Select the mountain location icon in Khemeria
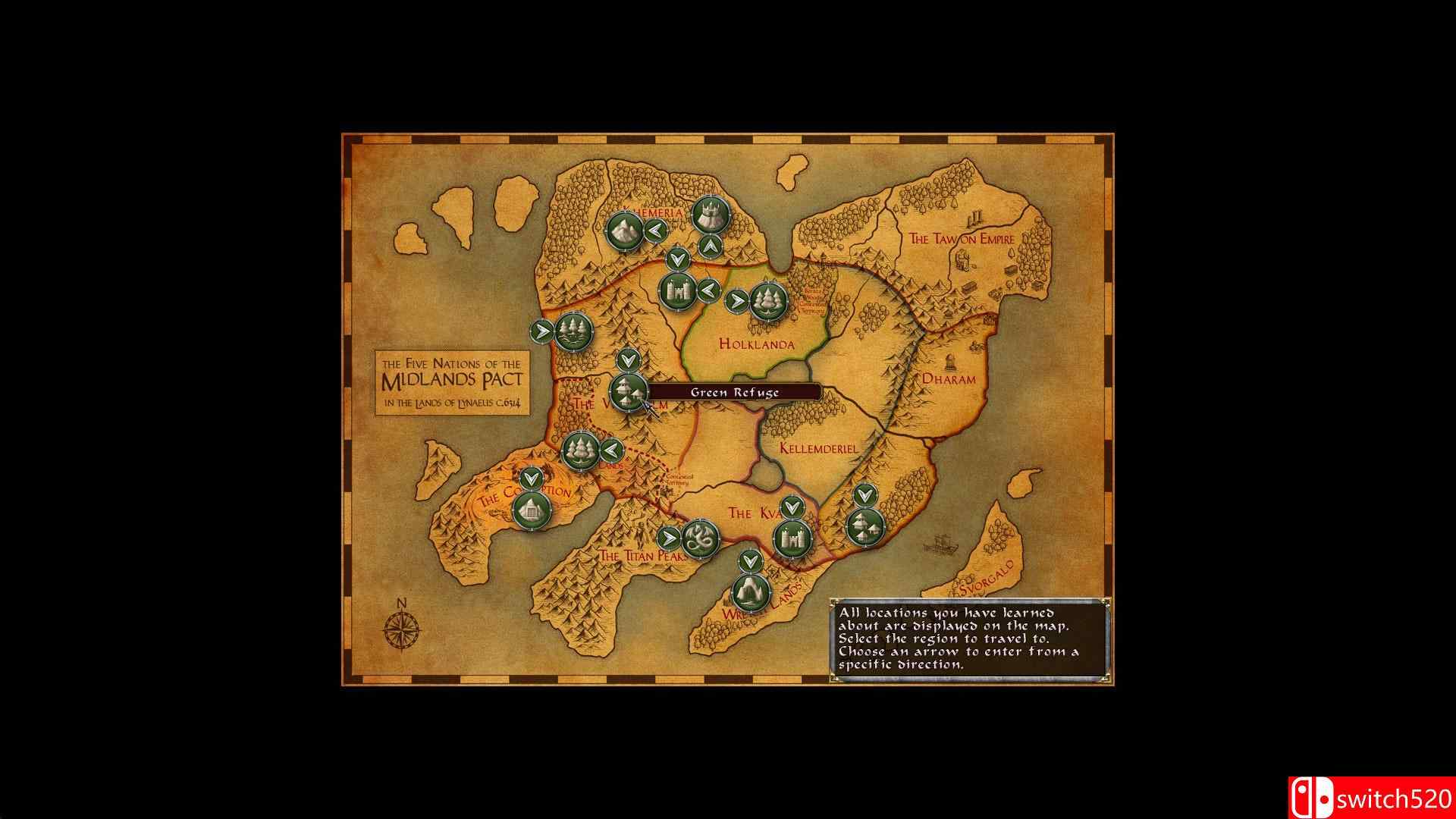This screenshot has width=1456, height=819. click(x=623, y=231)
